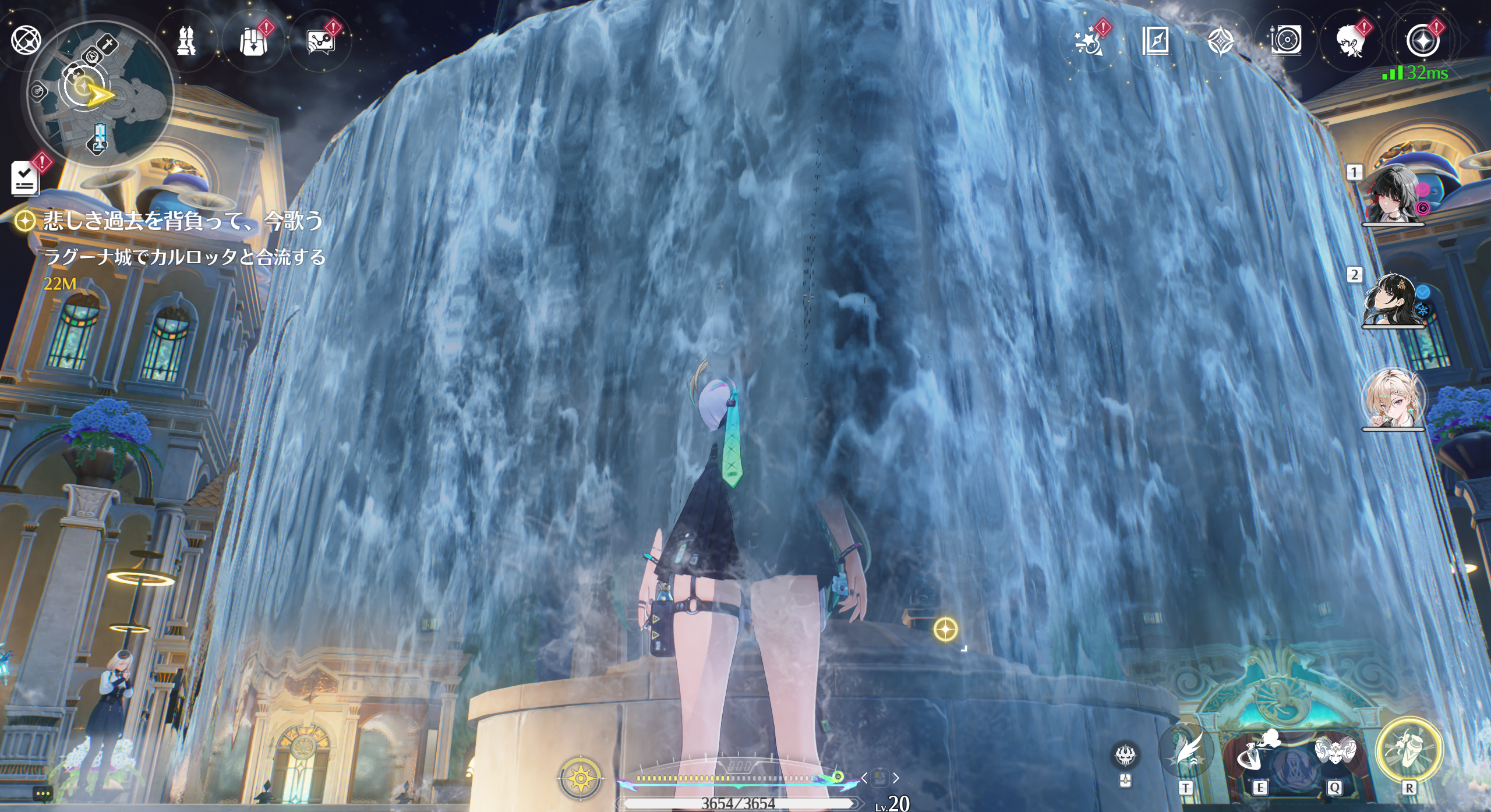
Task: Select the blonde party member portrait
Action: point(1393,400)
